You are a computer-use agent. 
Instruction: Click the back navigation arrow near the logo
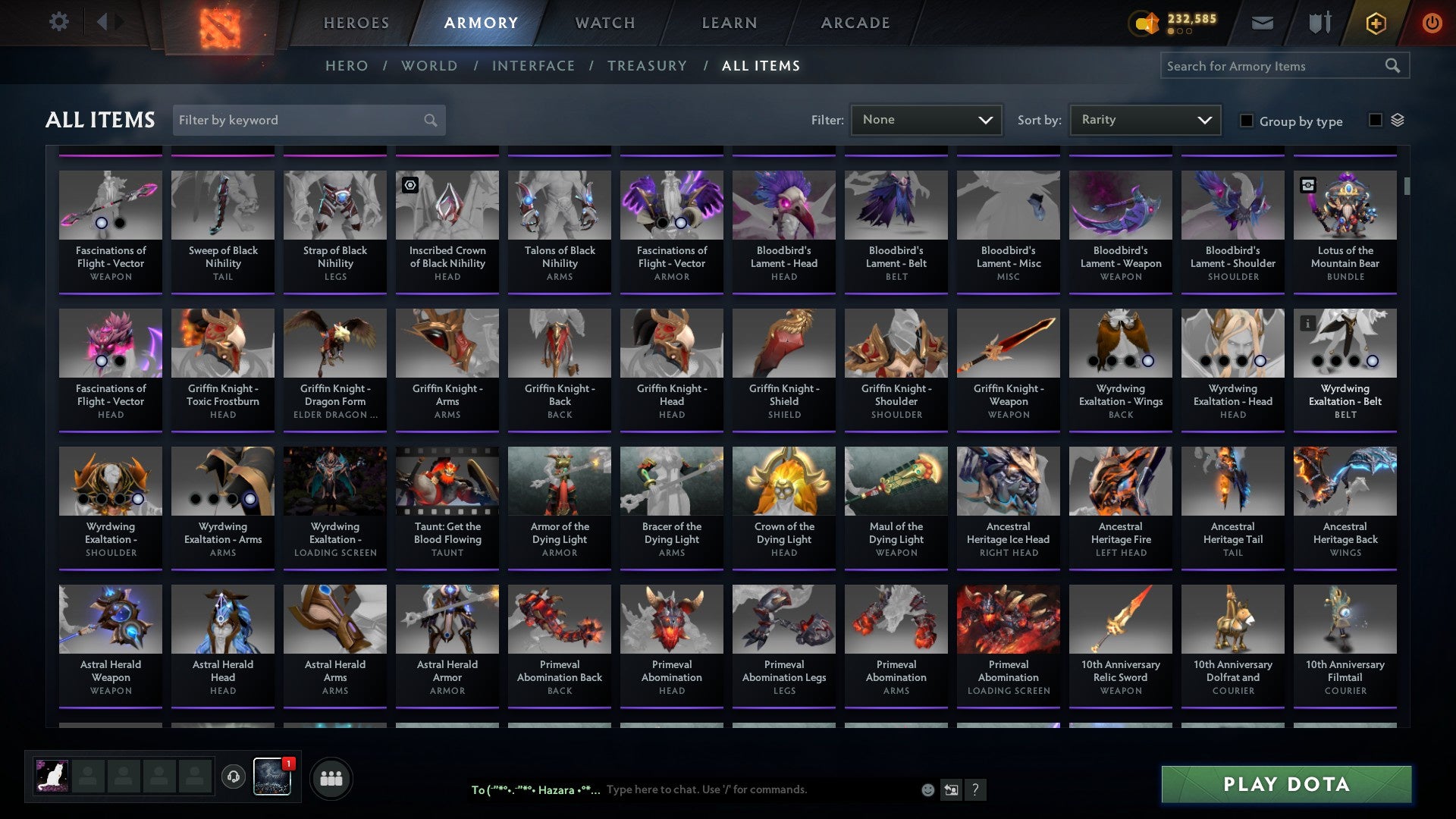point(104,22)
